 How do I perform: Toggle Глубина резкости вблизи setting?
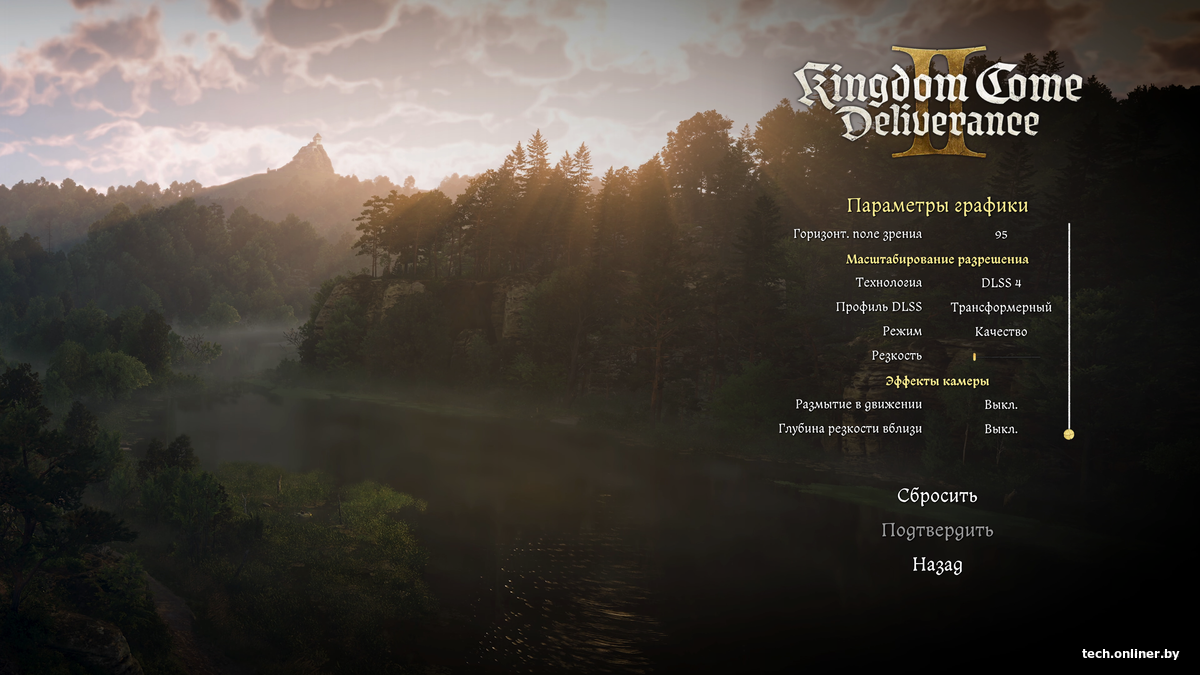(1001, 429)
